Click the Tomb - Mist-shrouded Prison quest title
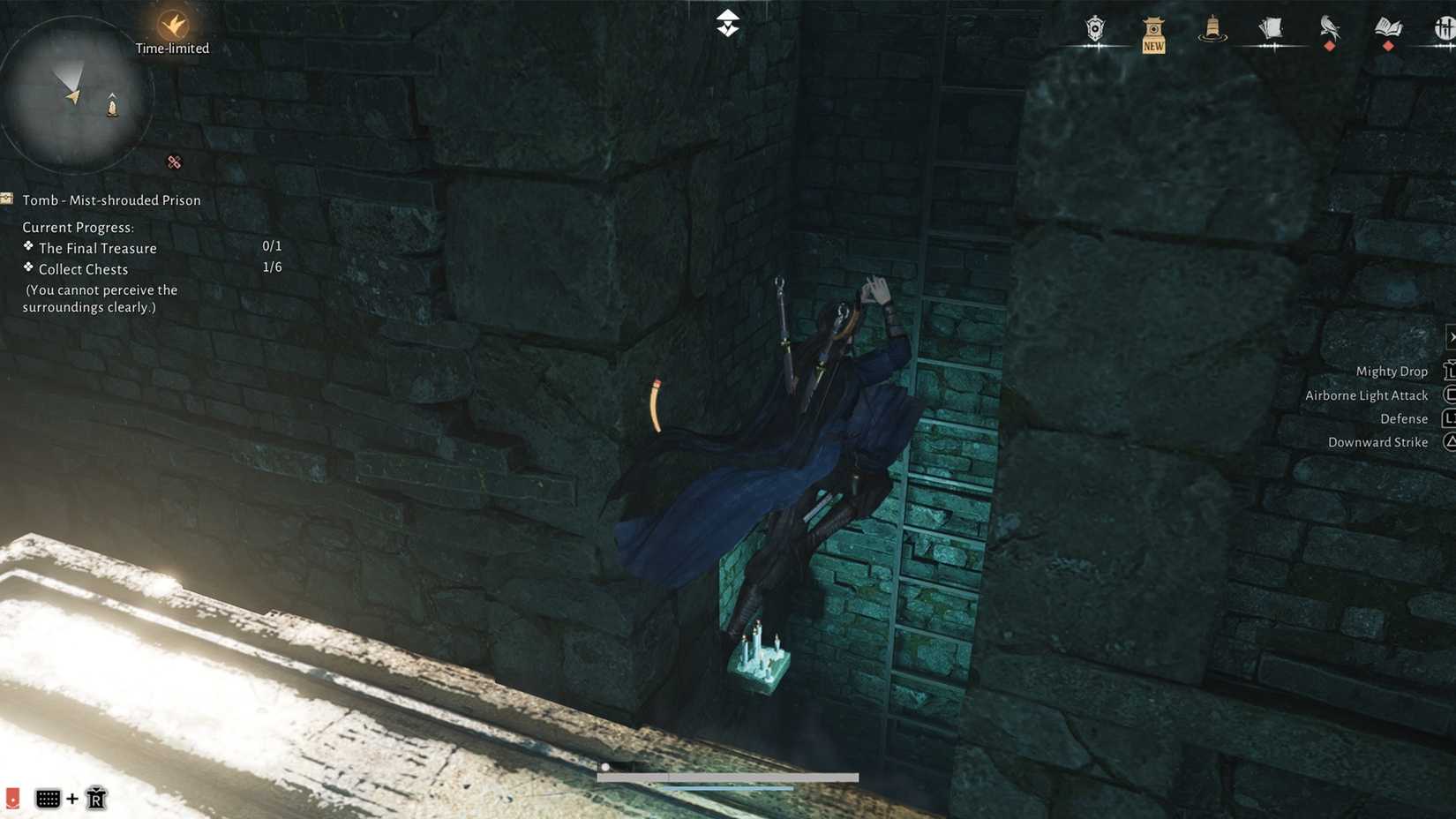This screenshot has width=1456, height=819. click(111, 199)
